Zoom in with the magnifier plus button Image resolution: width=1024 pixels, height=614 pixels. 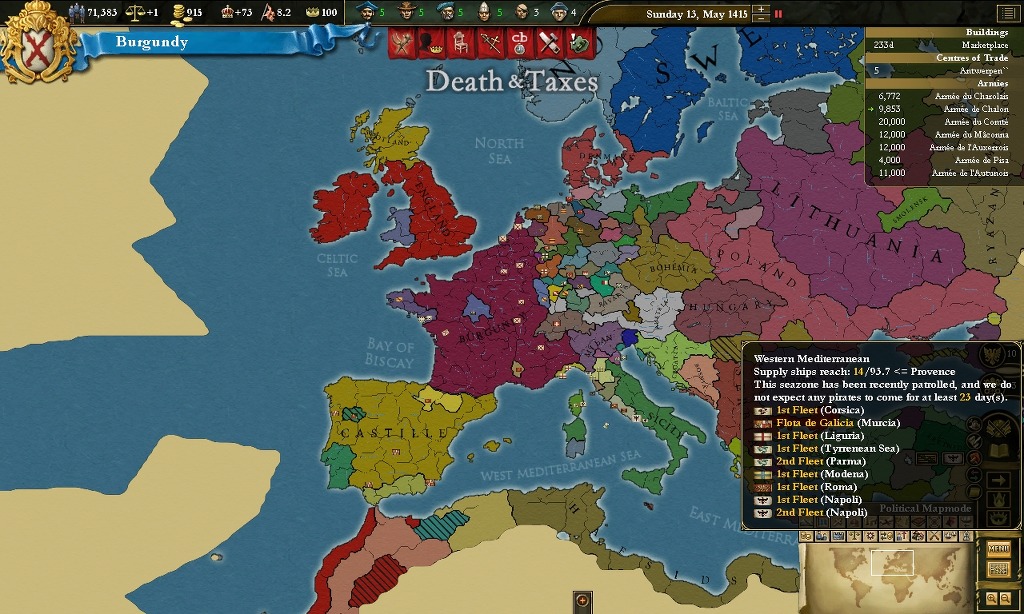click(991, 597)
